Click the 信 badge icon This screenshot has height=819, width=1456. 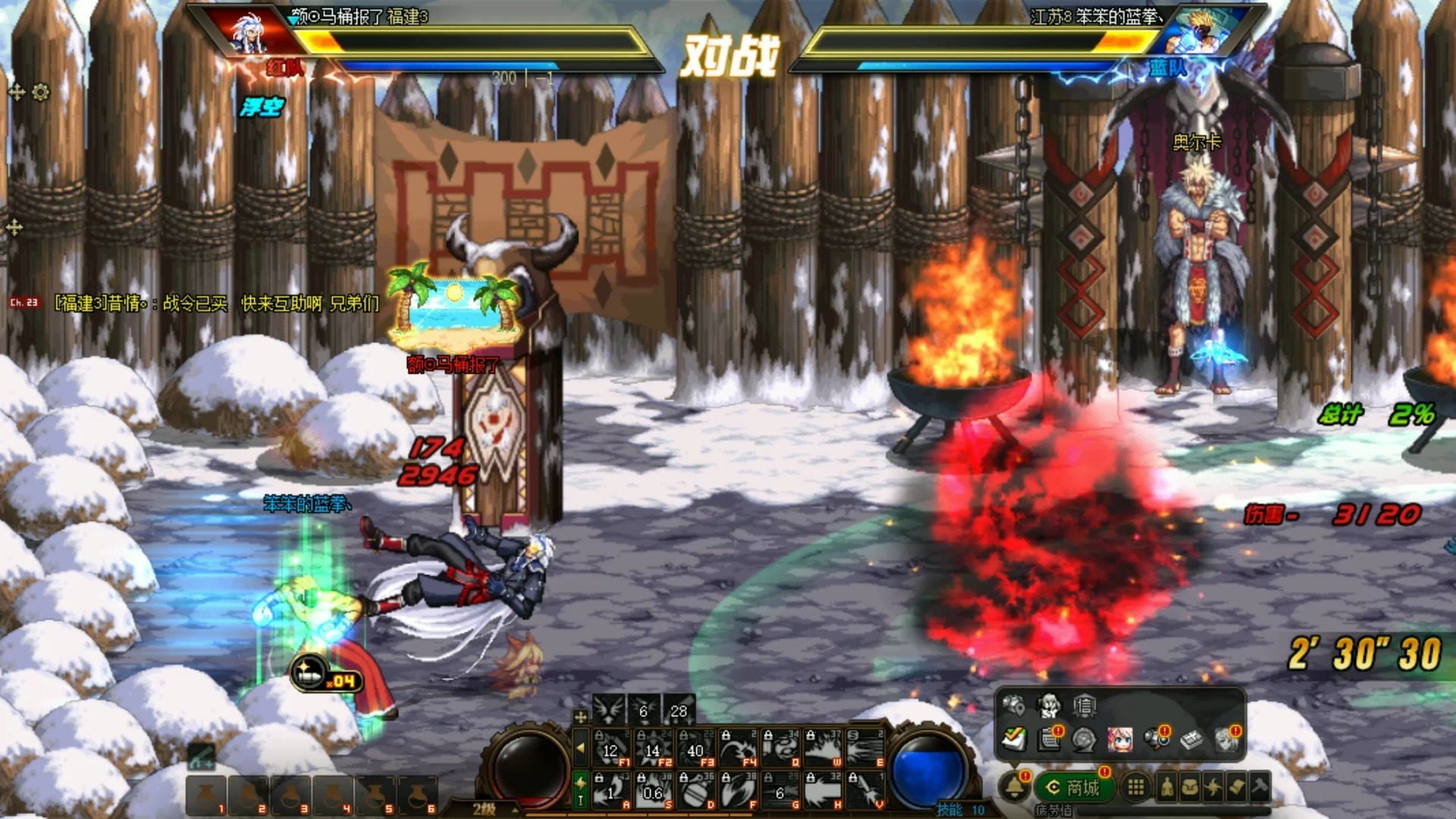coord(1084,707)
